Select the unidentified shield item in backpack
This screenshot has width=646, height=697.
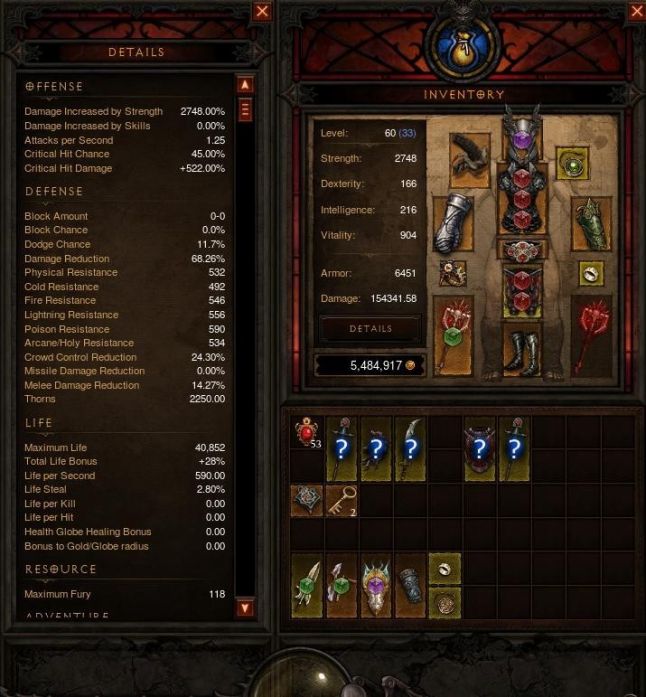coord(479,448)
